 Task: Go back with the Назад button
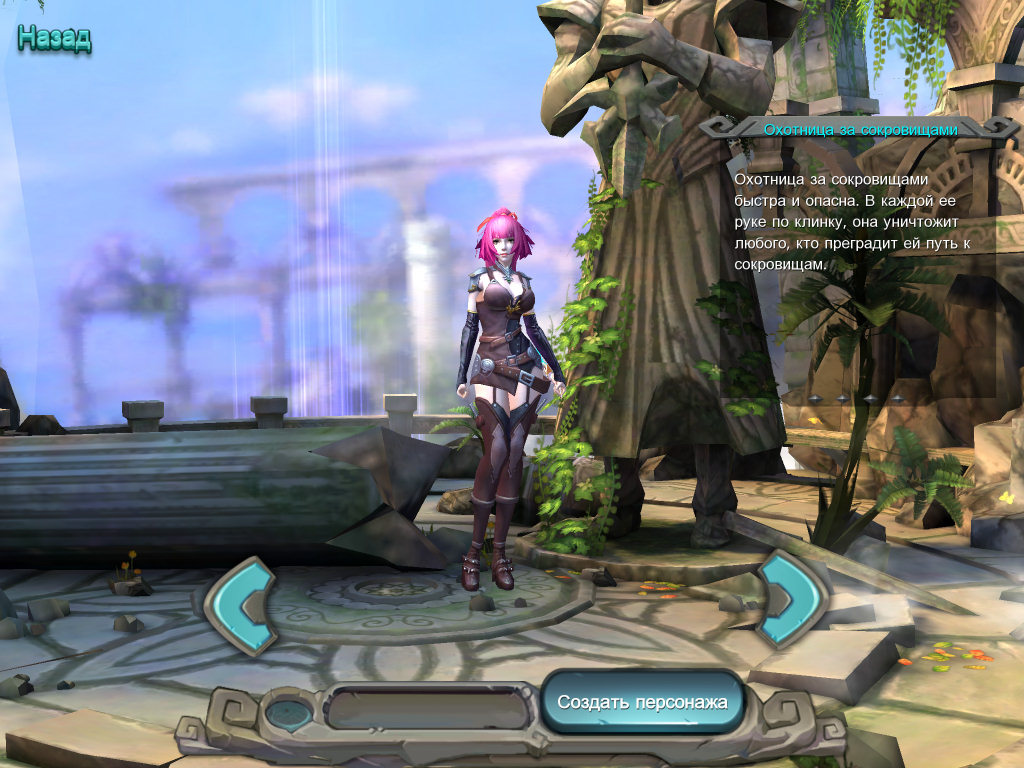pyautogui.click(x=54, y=39)
